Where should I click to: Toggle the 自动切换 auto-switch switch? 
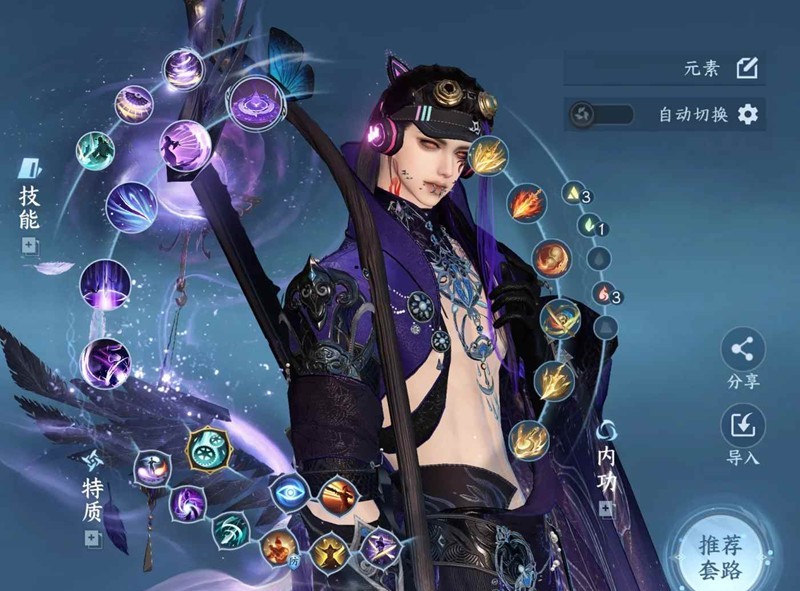click(600, 114)
